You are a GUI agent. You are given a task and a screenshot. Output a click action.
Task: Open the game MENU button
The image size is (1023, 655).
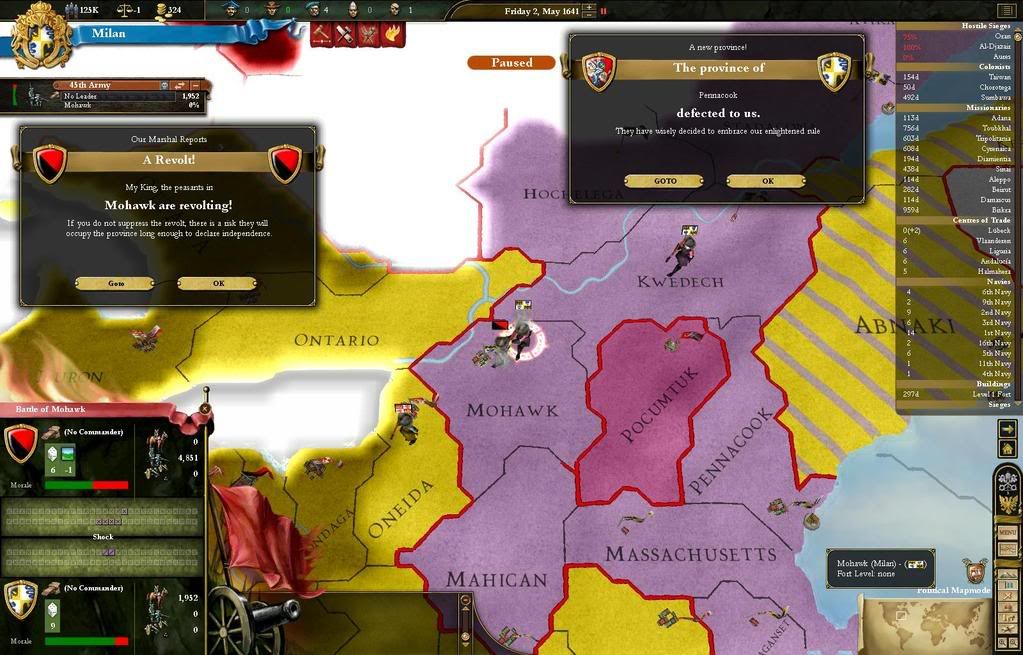point(1007,533)
